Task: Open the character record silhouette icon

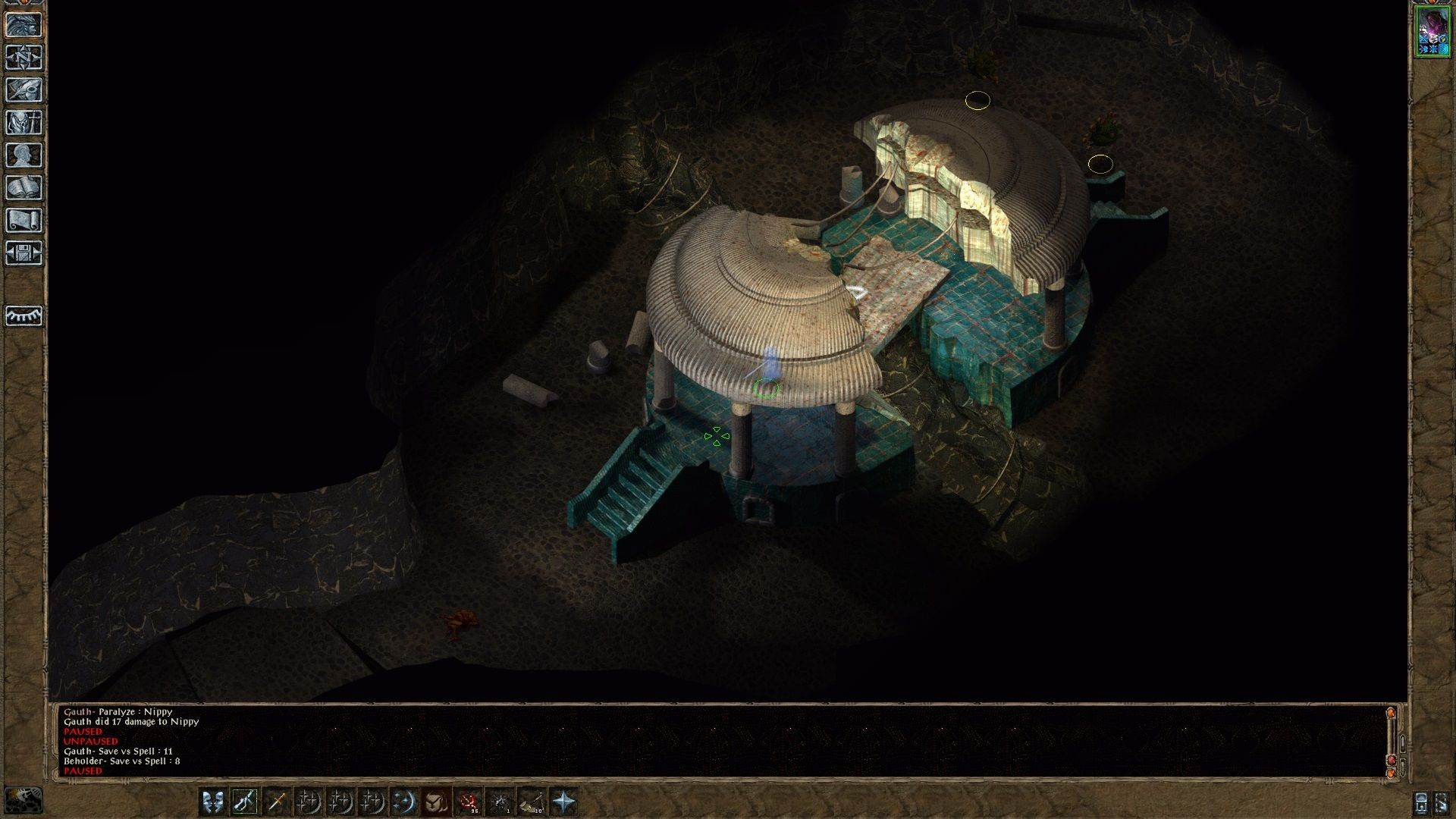Action: pyautogui.click(x=24, y=155)
